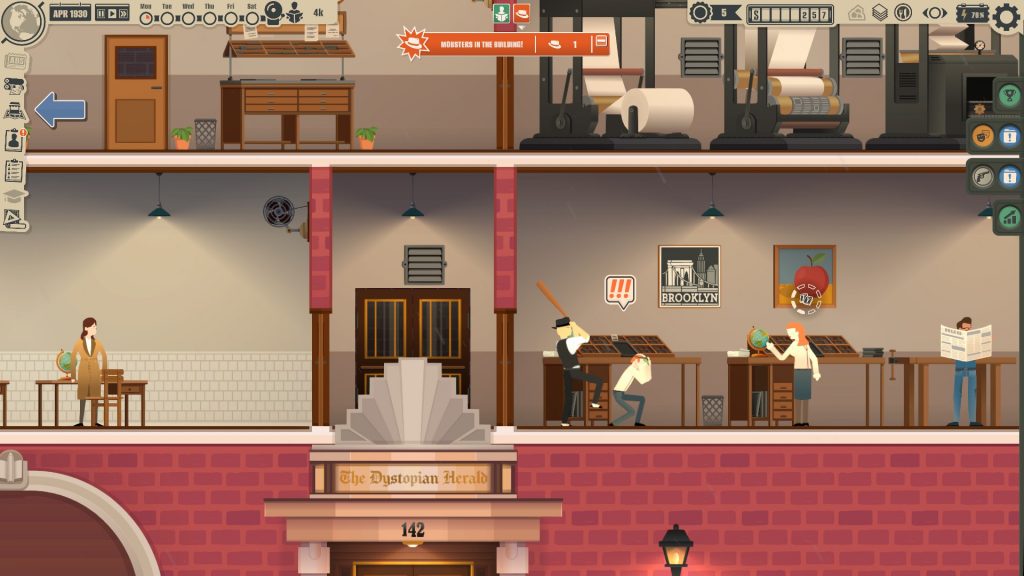The height and width of the screenshot is (576, 1024).
Task: Collapse the Mobsters in the Building alert
Action: coord(600,43)
